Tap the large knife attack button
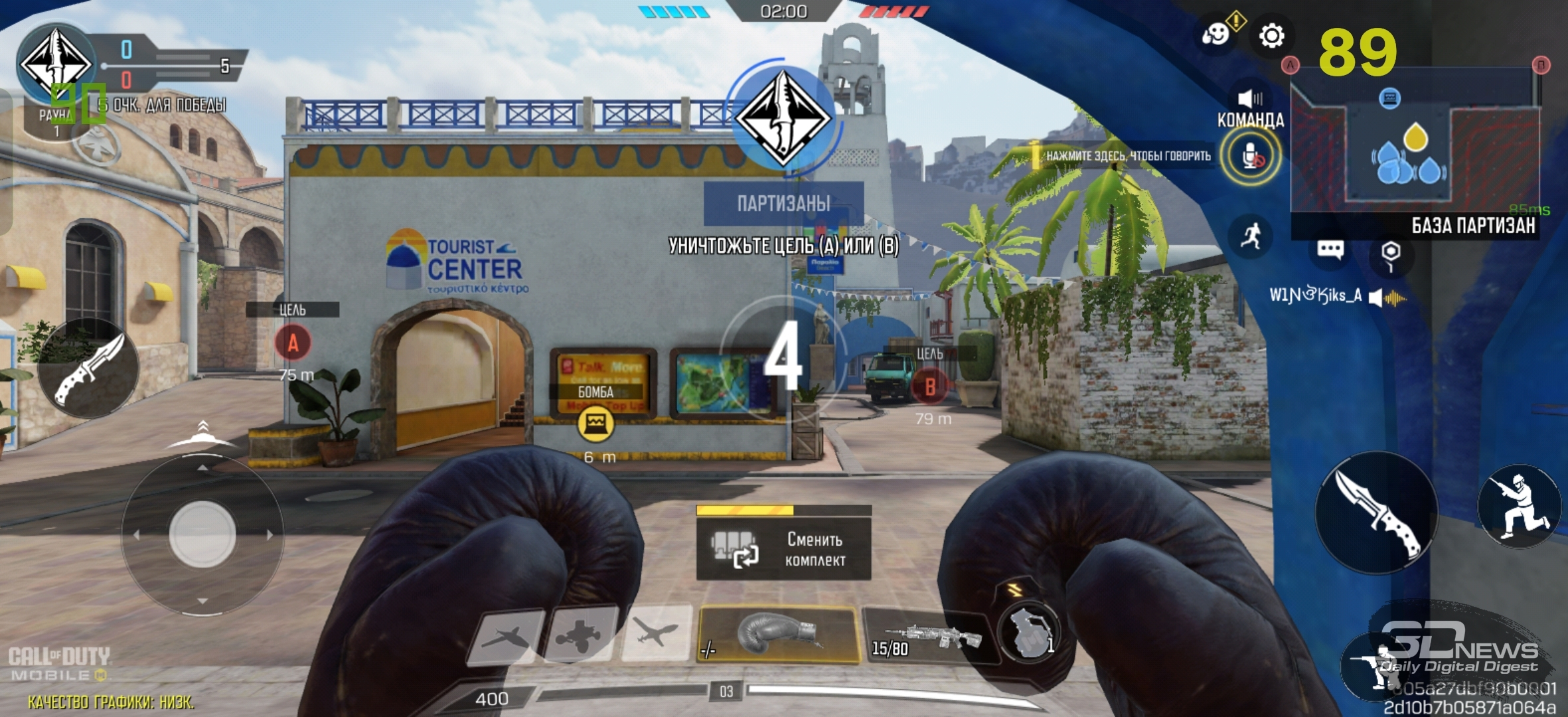This screenshot has width=1568, height=717. [x=1377, y=513]
